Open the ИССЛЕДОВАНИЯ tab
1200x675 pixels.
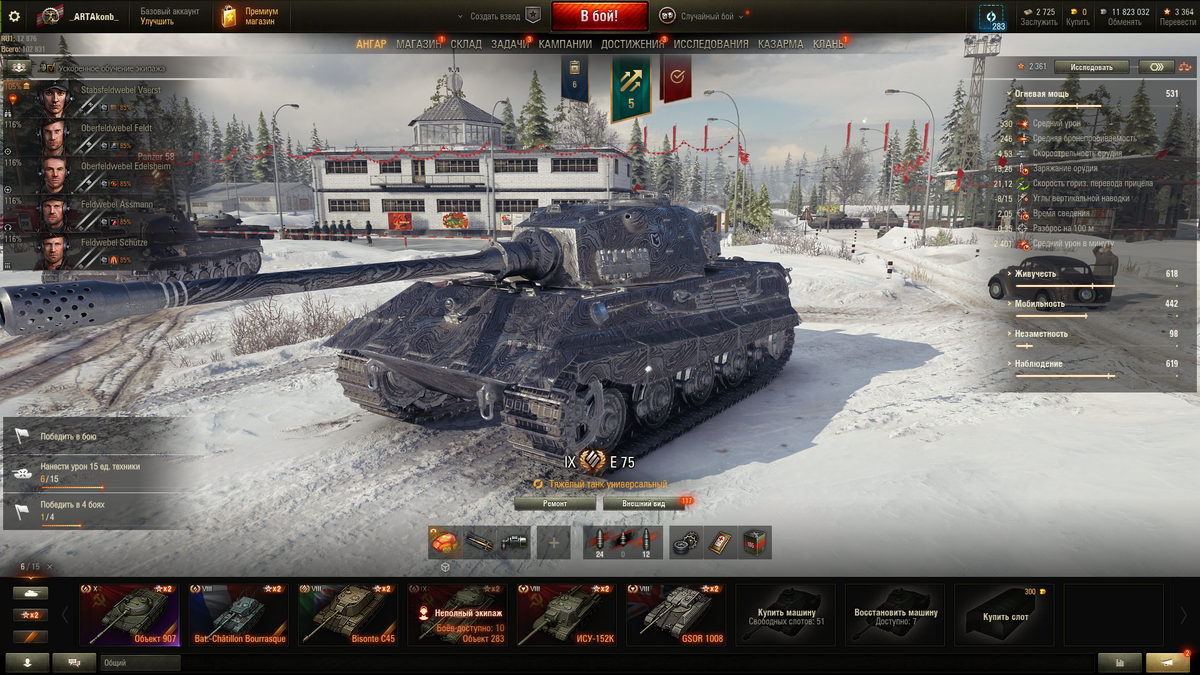(710, 44)
